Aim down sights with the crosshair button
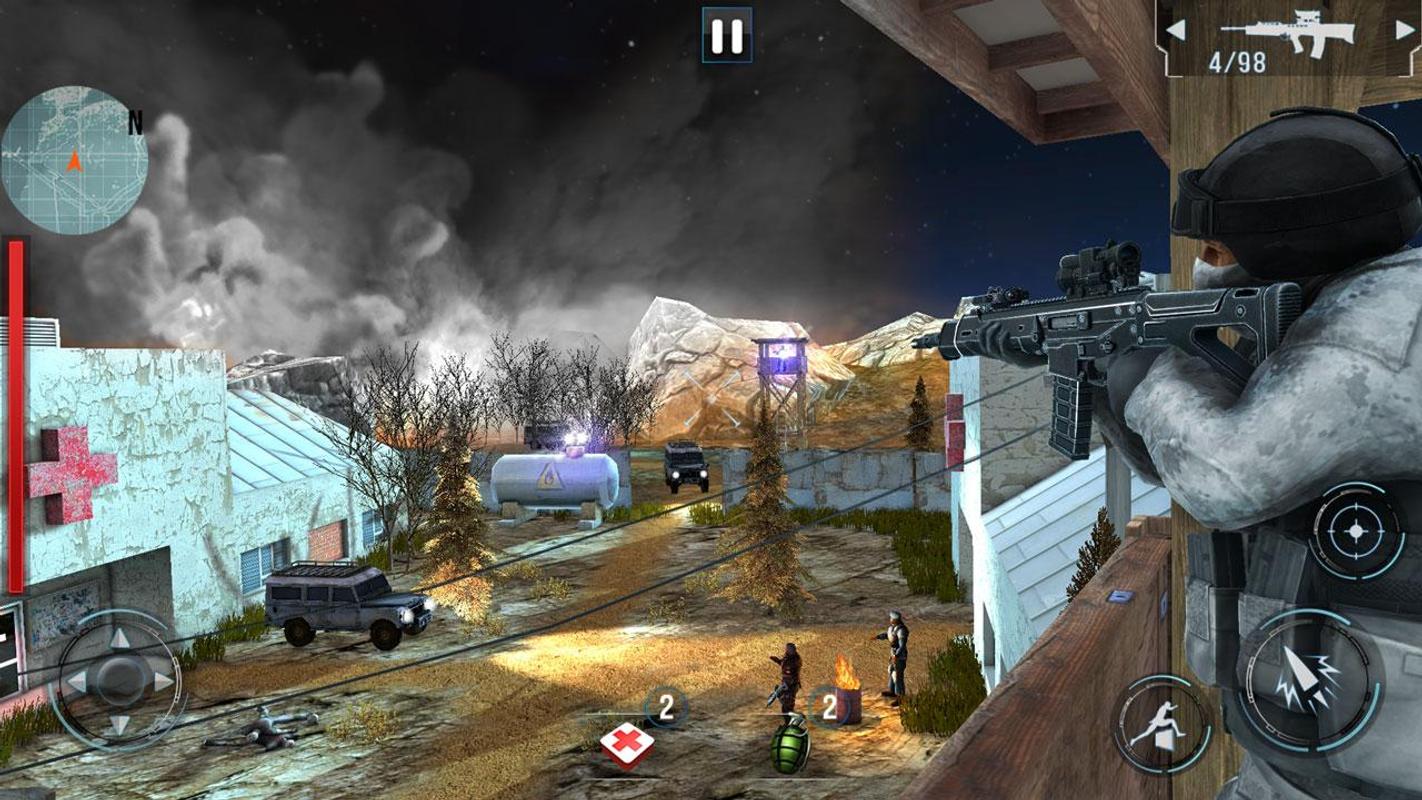Image resolution: width=1422 pixels, height=800 pixels. (1356, 531)
